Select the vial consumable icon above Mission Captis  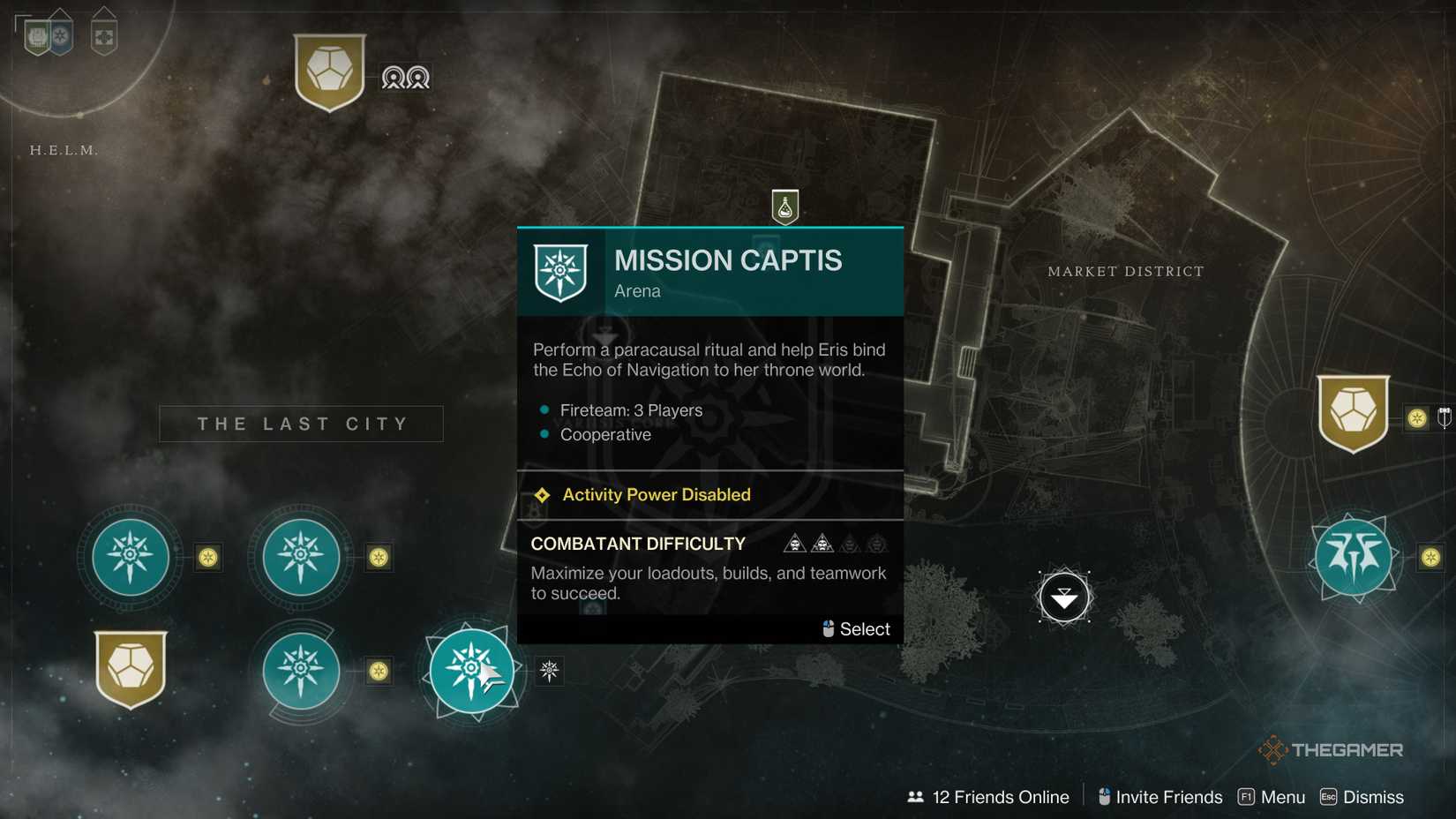tap(784, 207)
